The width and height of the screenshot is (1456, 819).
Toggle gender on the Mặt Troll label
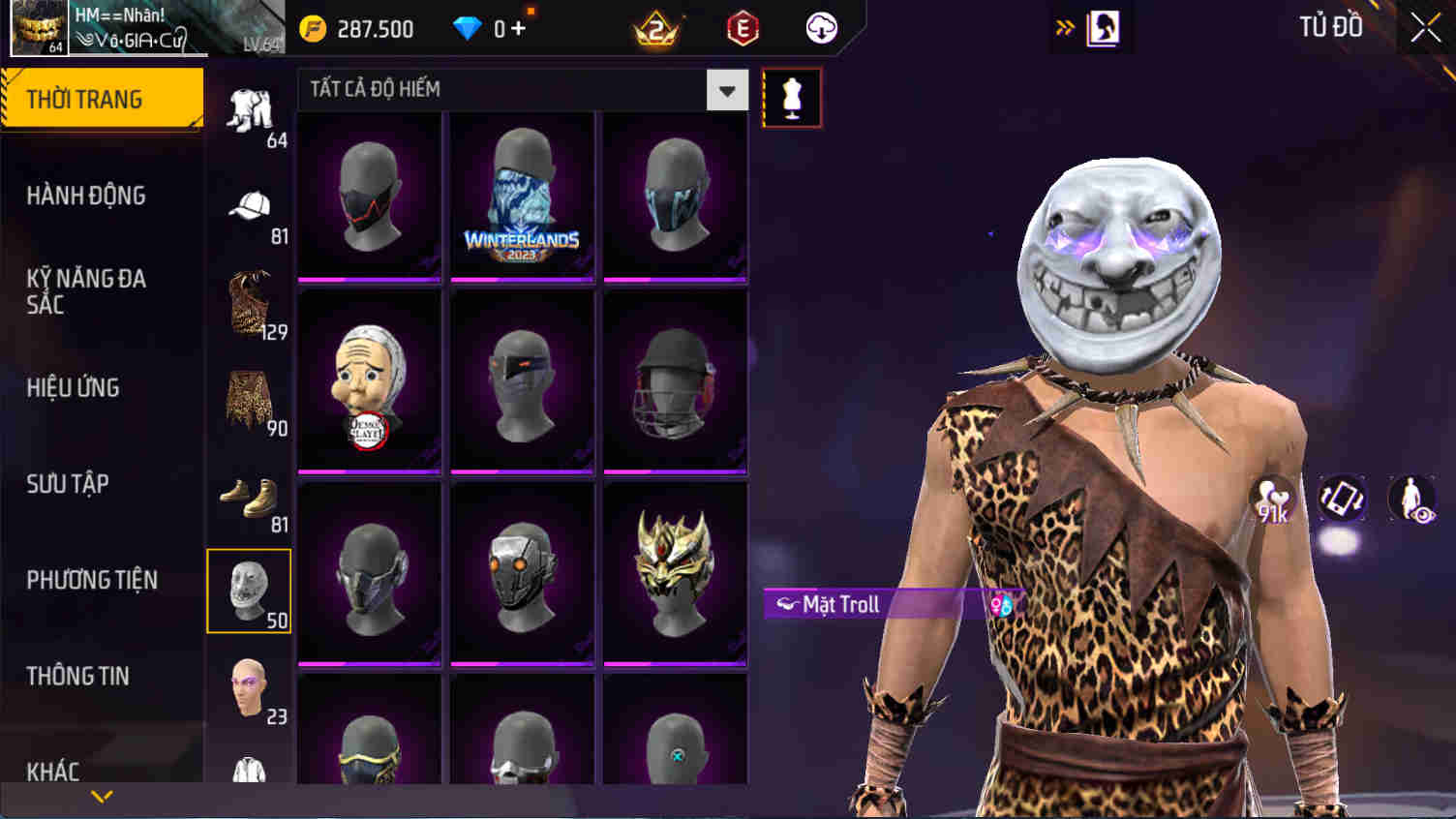tap(1002, 605)
